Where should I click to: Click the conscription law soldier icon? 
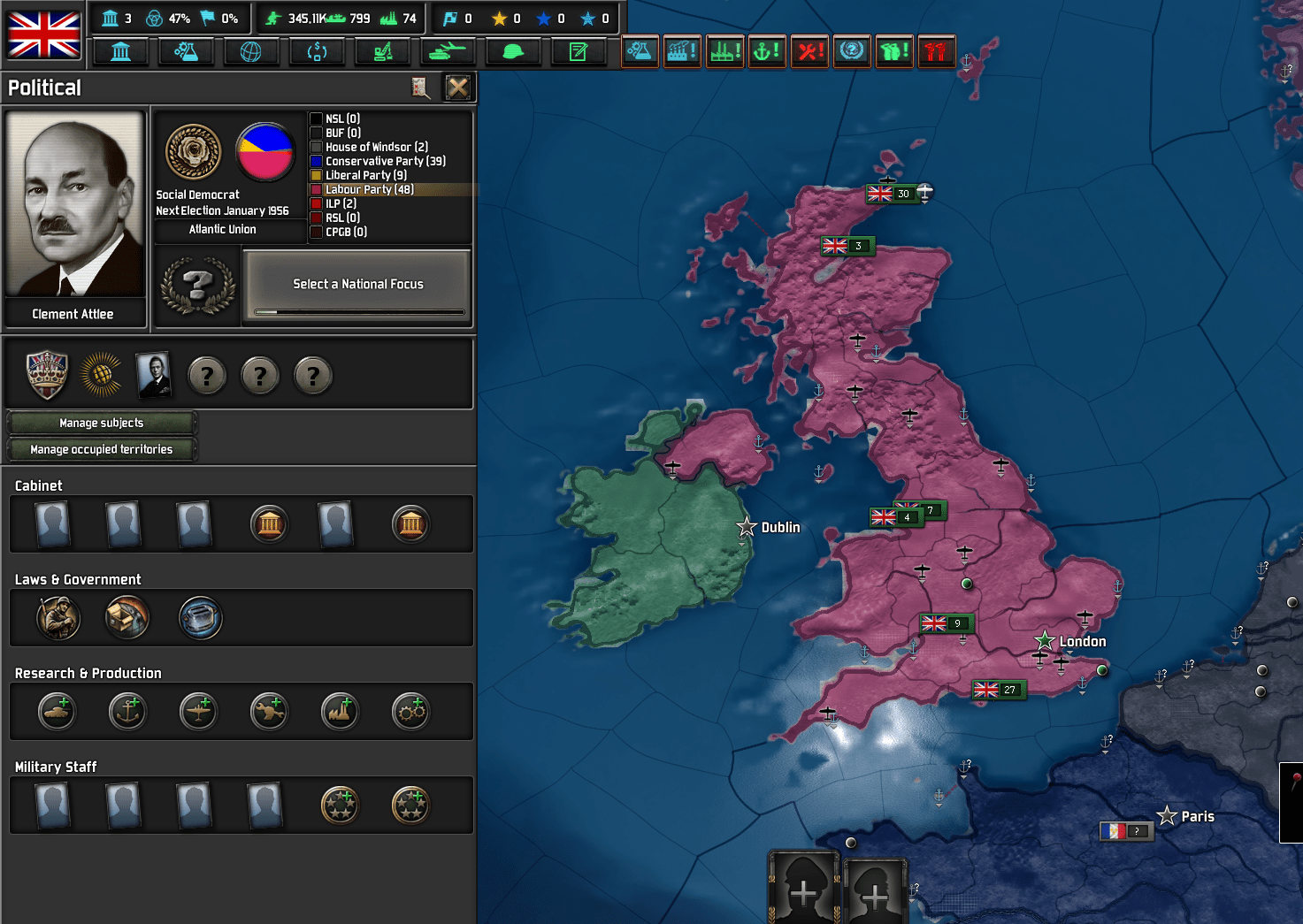[x=57, y=618]
